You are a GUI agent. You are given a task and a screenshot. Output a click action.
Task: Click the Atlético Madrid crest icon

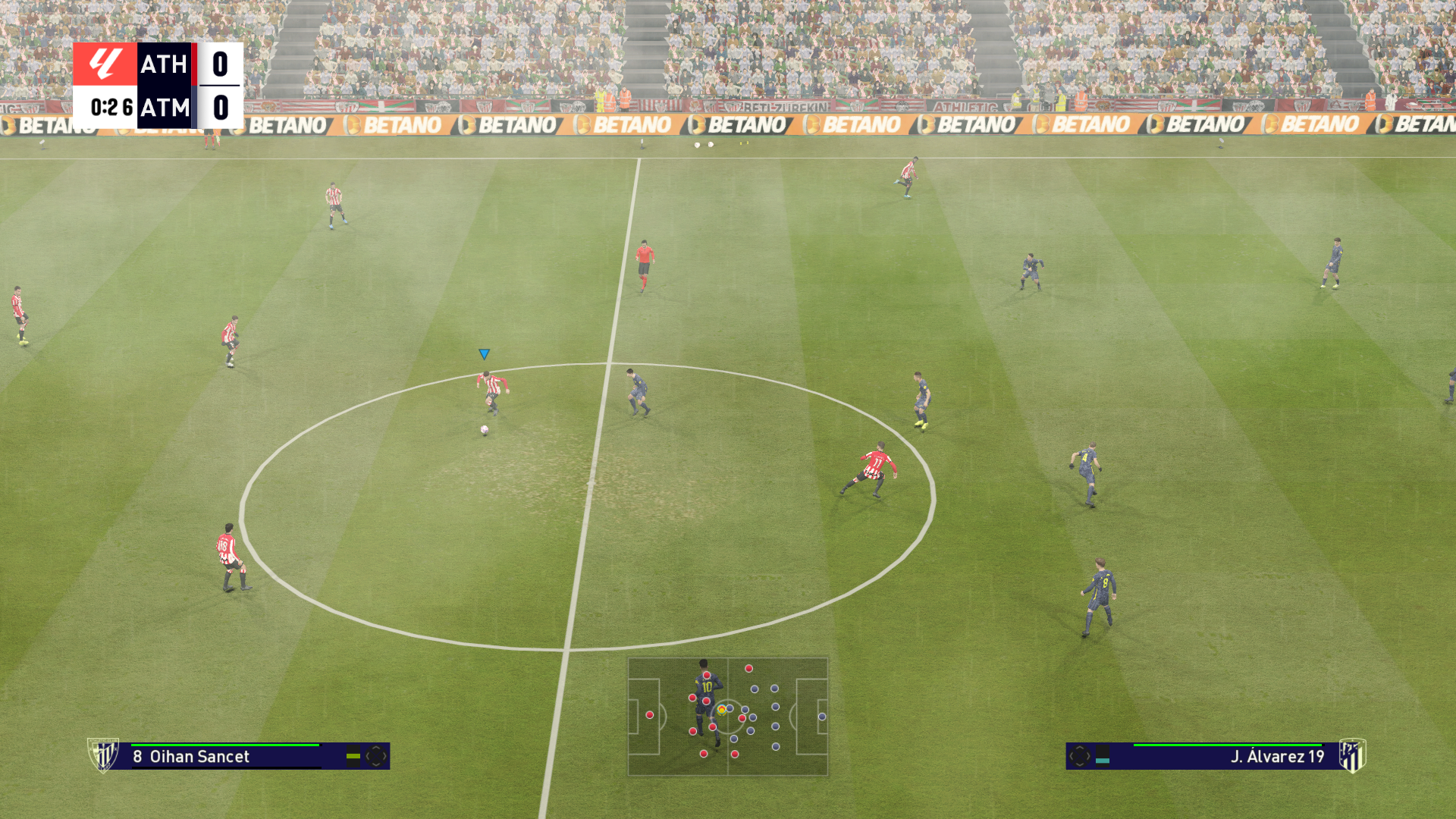point(1352,755)
